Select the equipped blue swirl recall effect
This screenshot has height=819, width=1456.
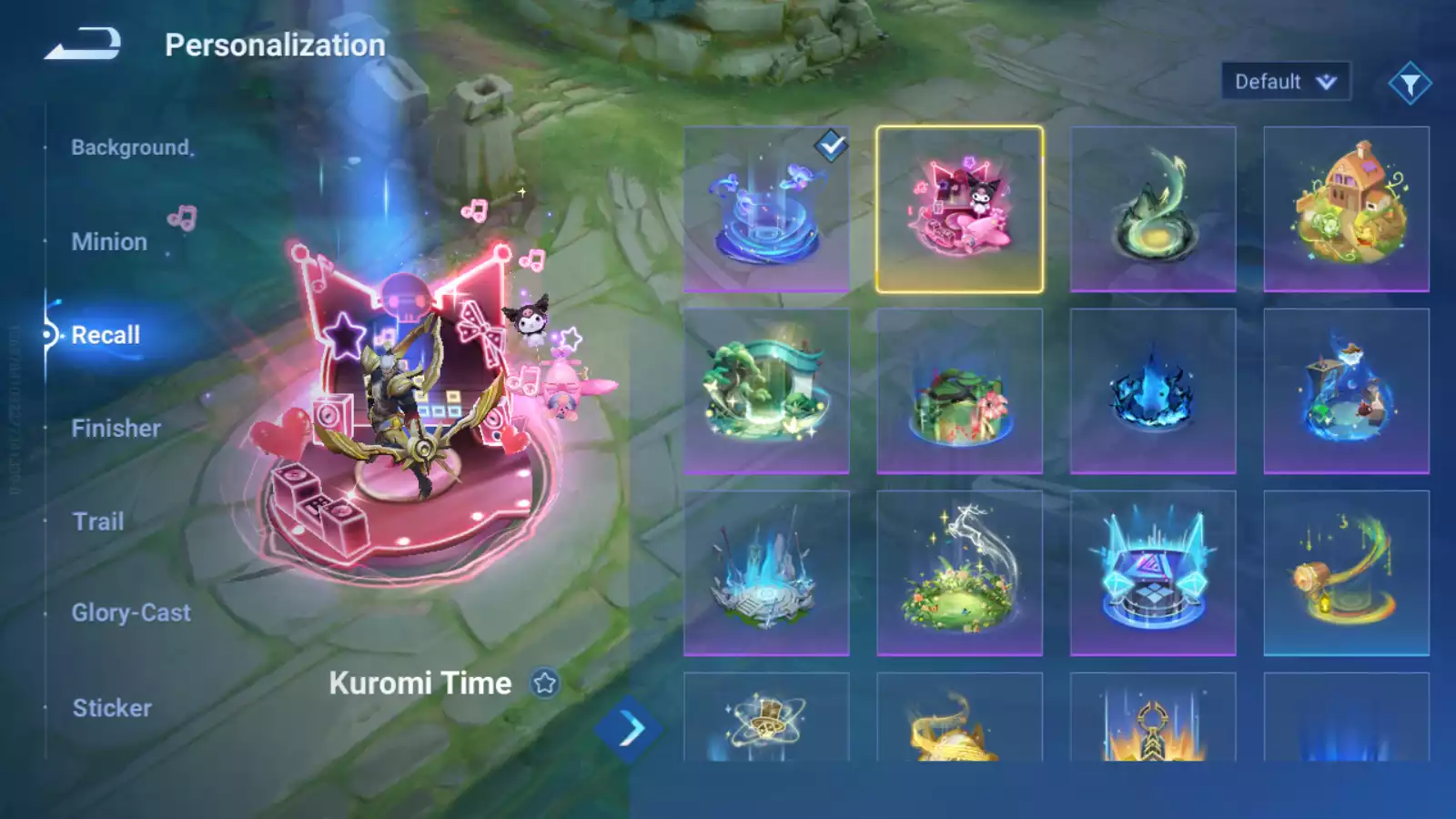click(766, 209)
